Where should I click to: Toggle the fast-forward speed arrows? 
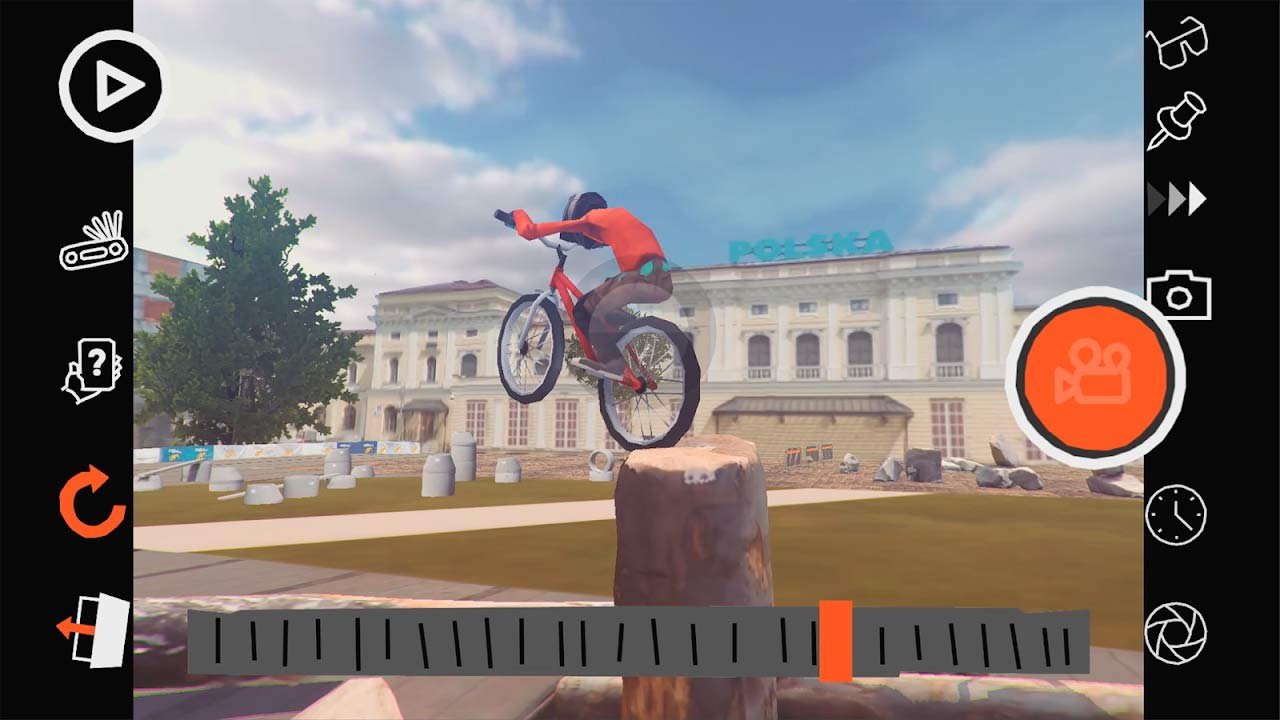(x=1177, y=199)
